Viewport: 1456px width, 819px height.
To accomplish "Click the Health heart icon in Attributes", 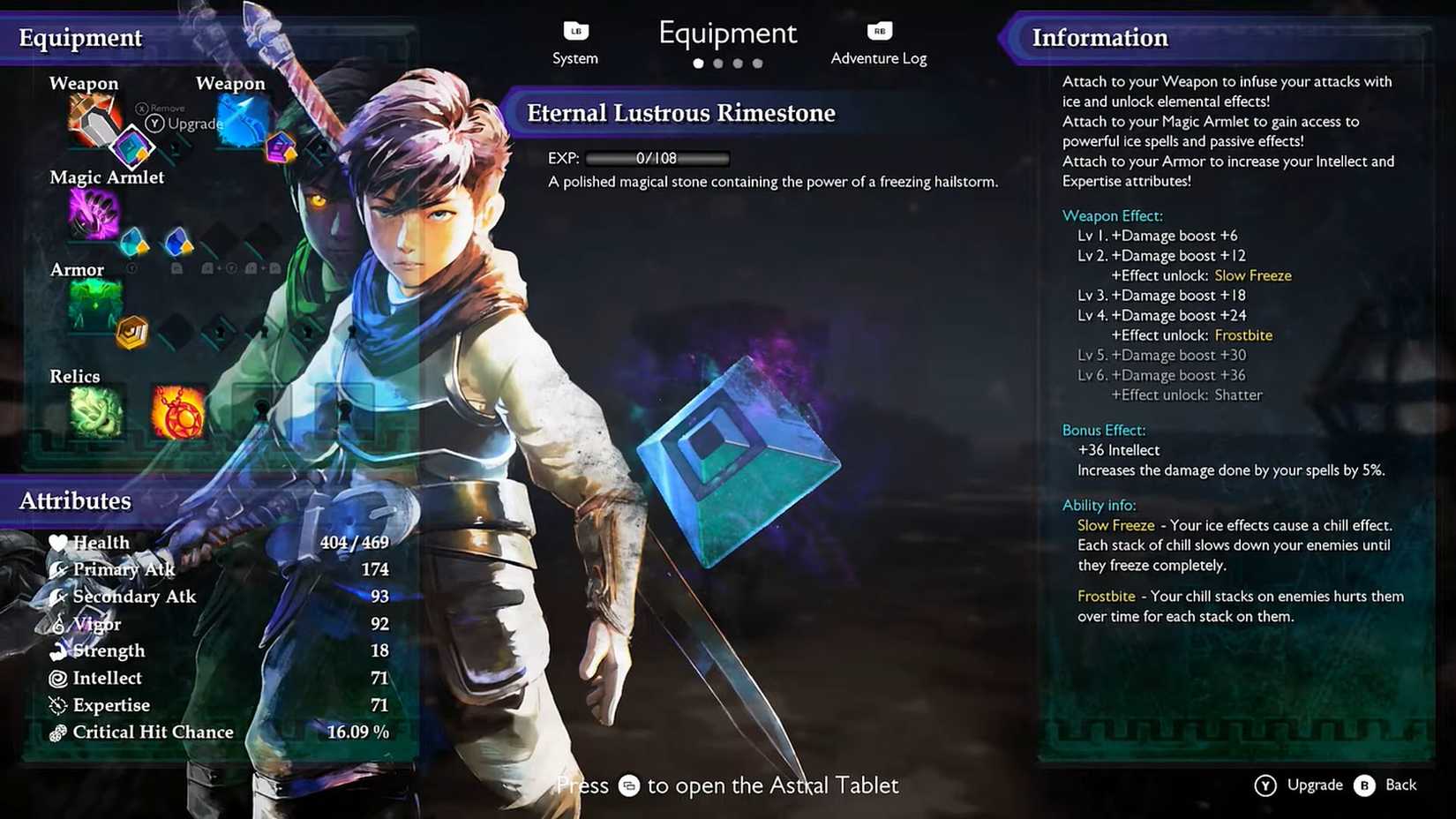I will click(x=58, y=542).
